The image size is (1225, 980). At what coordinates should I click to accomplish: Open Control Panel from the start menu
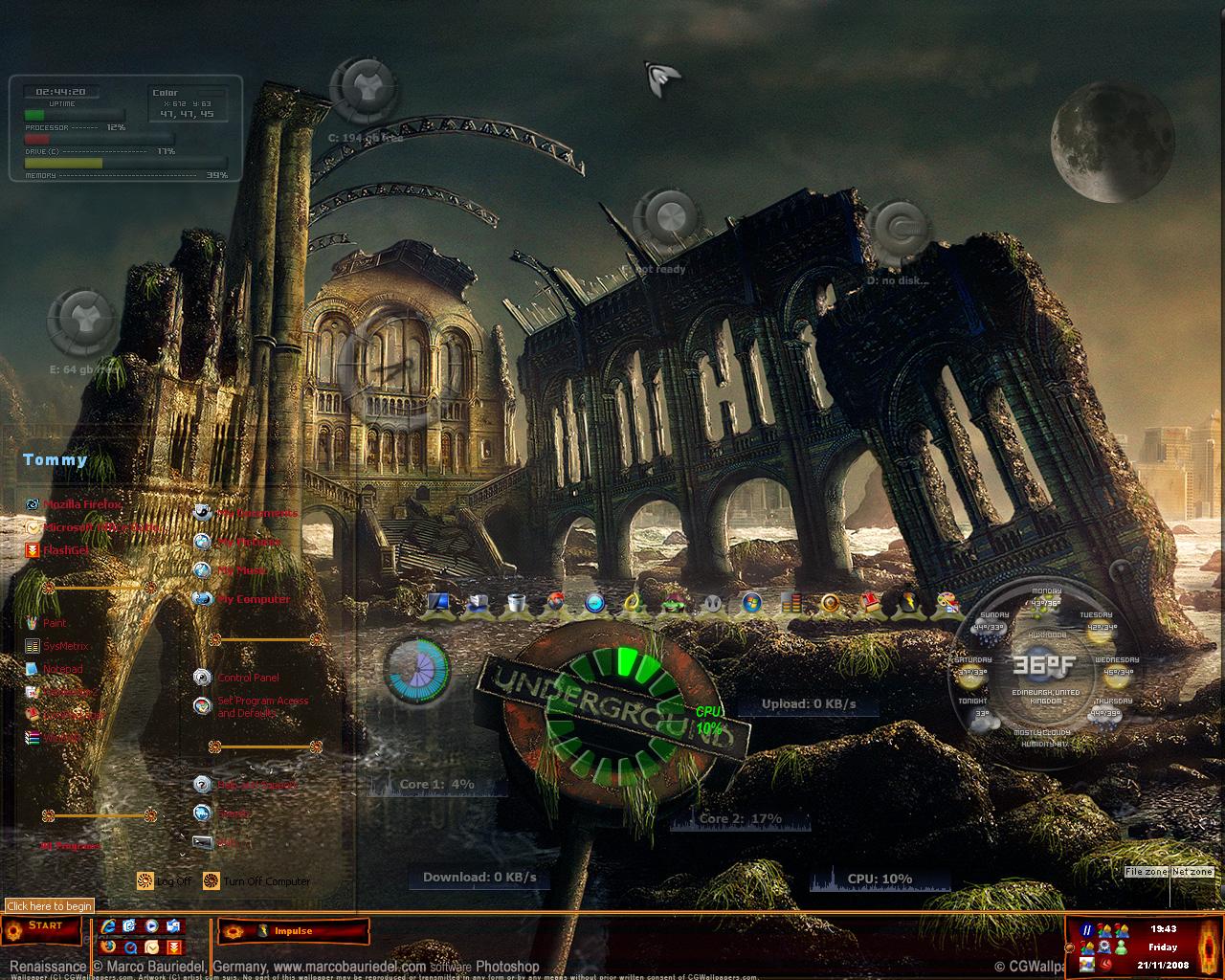coord(247,678)
